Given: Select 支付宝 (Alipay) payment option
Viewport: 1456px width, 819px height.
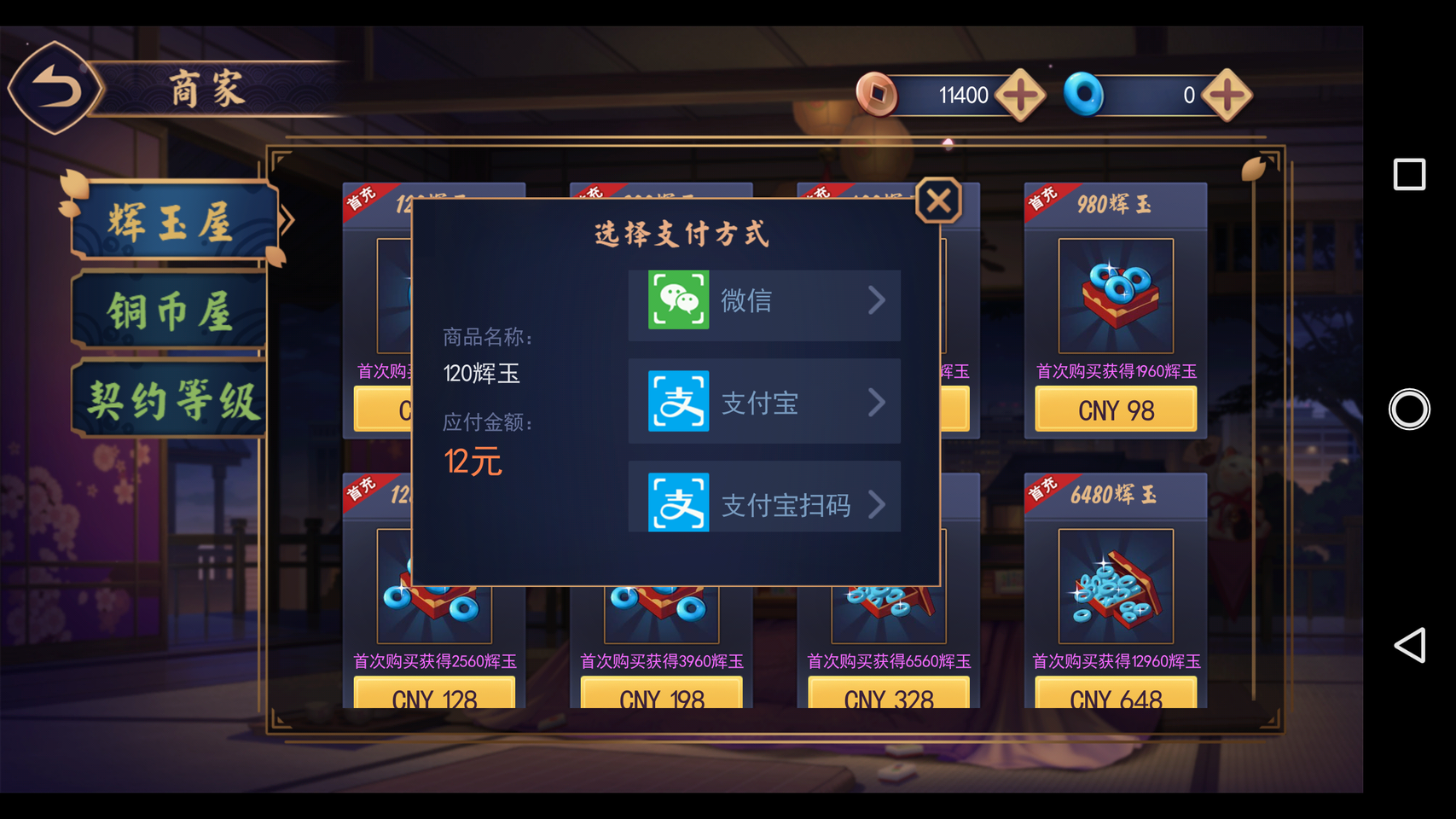Looking at the screenshot, I should 764,402.
